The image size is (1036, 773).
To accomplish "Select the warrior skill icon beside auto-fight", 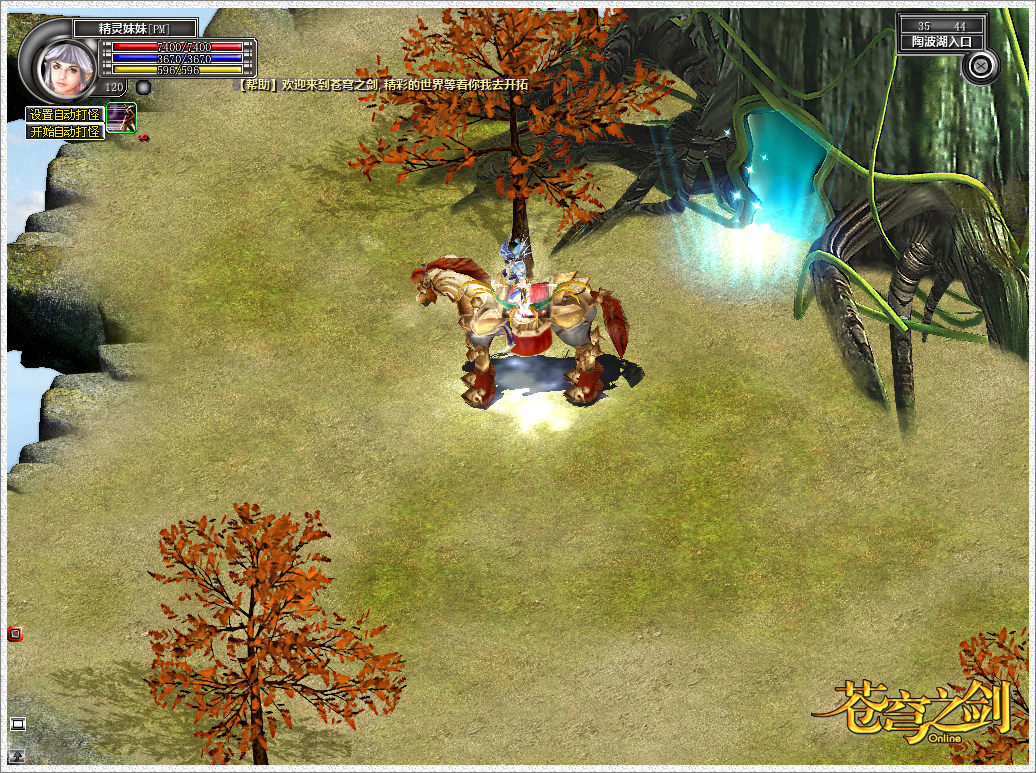I will pyautogui.click(x=121, y=116).
